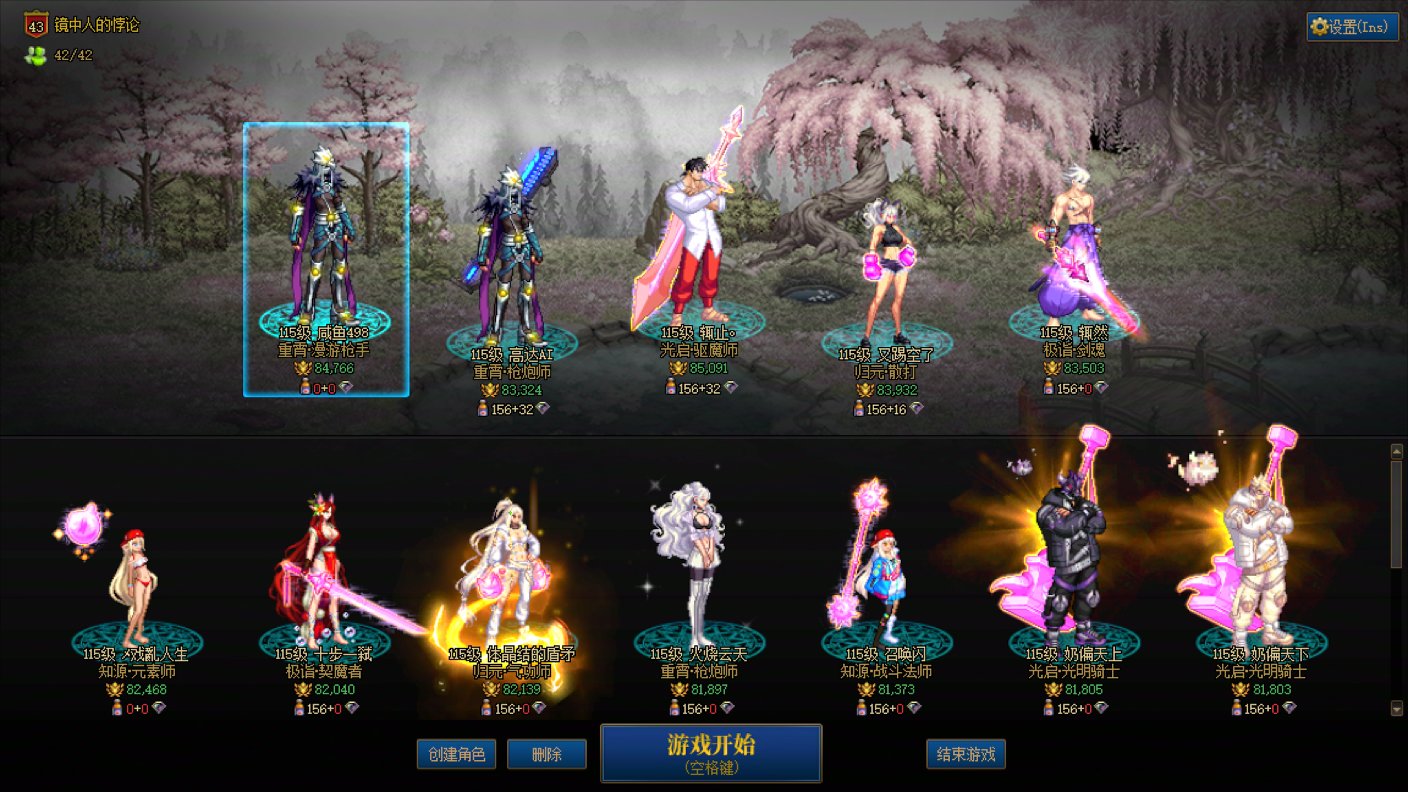
Task: Click the gem icon beside 又踢空了's fatigue value
Action: 917,408
